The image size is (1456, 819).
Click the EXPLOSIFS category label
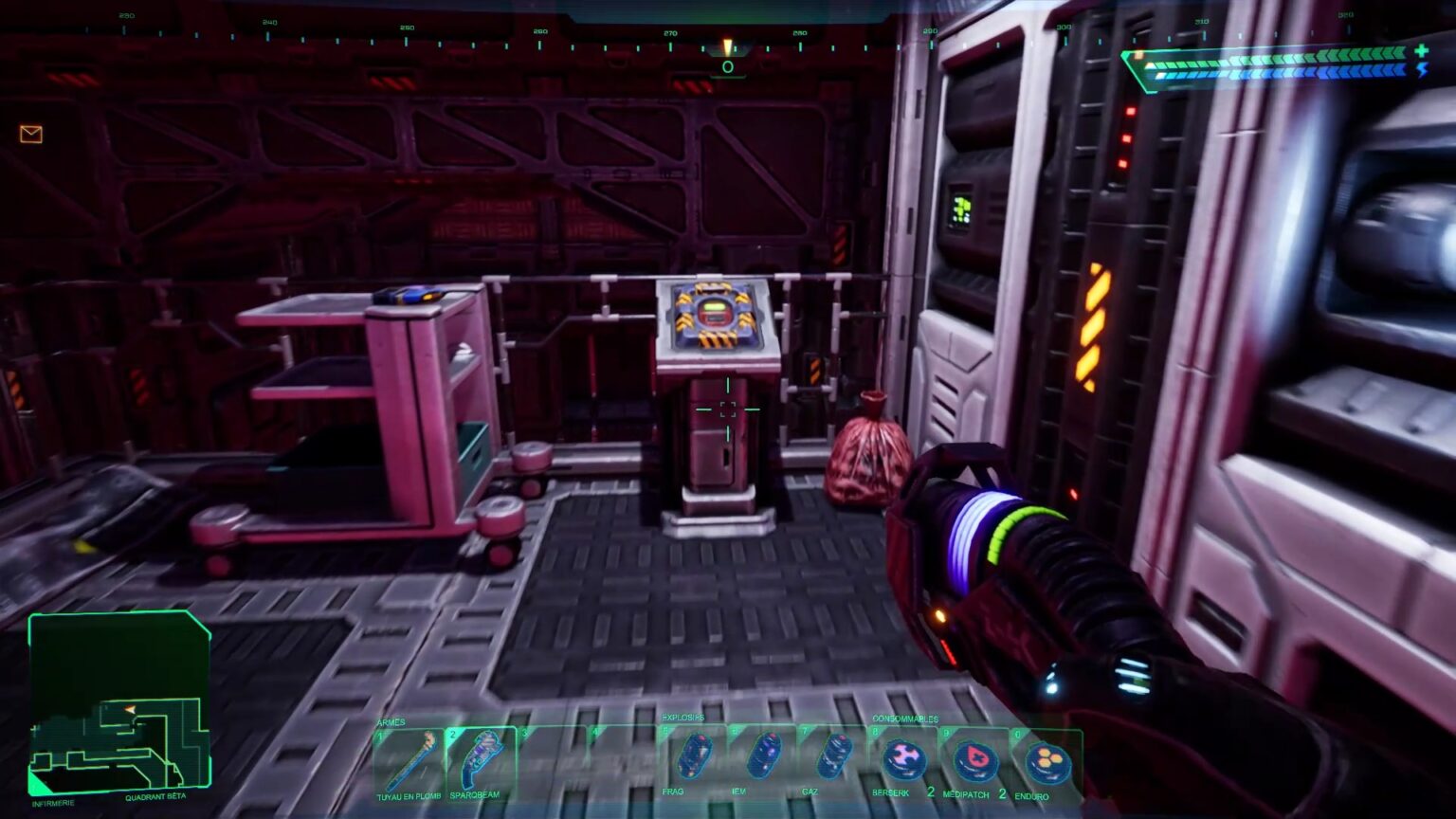click(x=682, y=719)
